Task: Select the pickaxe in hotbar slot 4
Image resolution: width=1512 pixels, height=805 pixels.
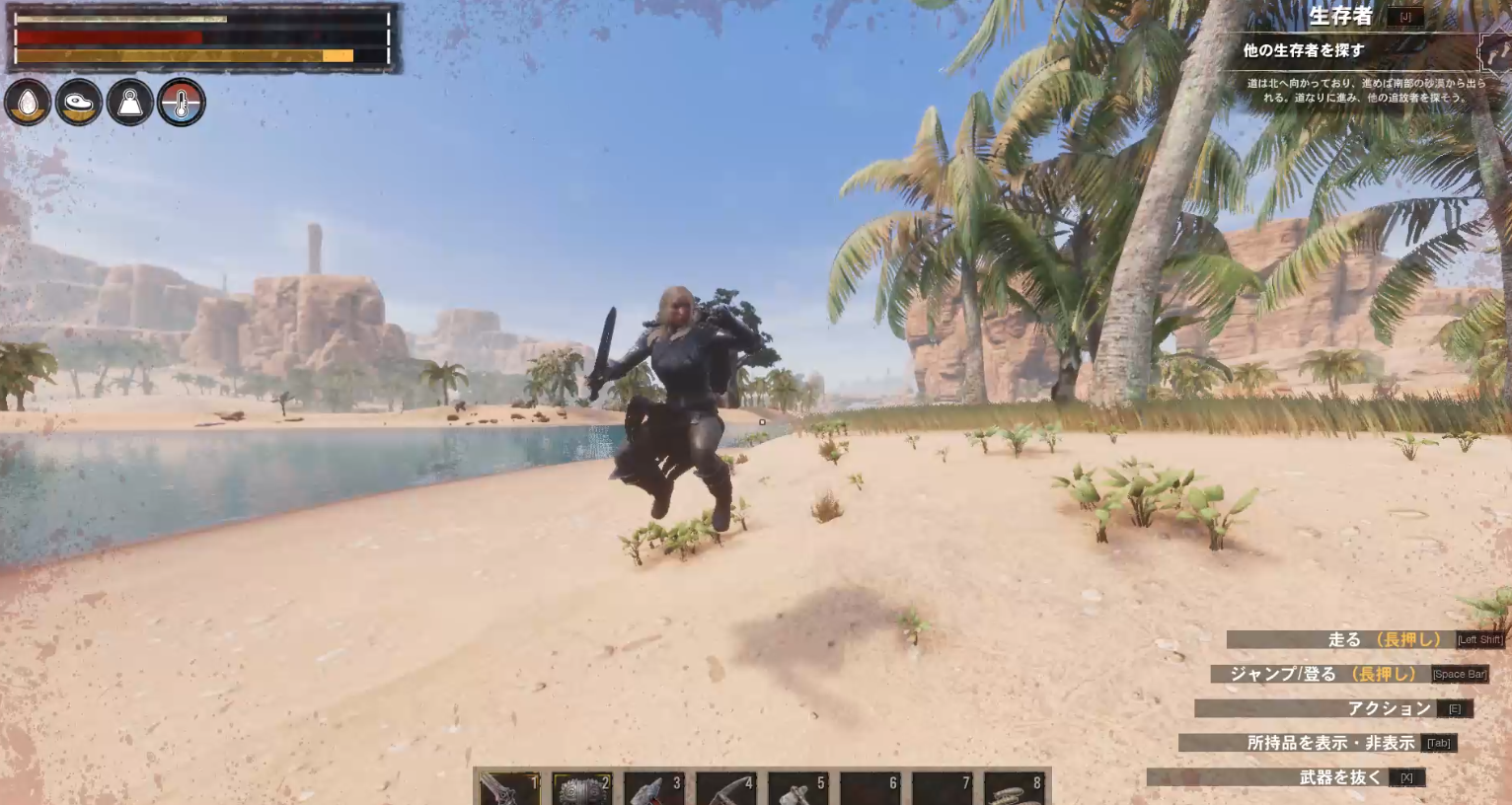Action: 725,787
